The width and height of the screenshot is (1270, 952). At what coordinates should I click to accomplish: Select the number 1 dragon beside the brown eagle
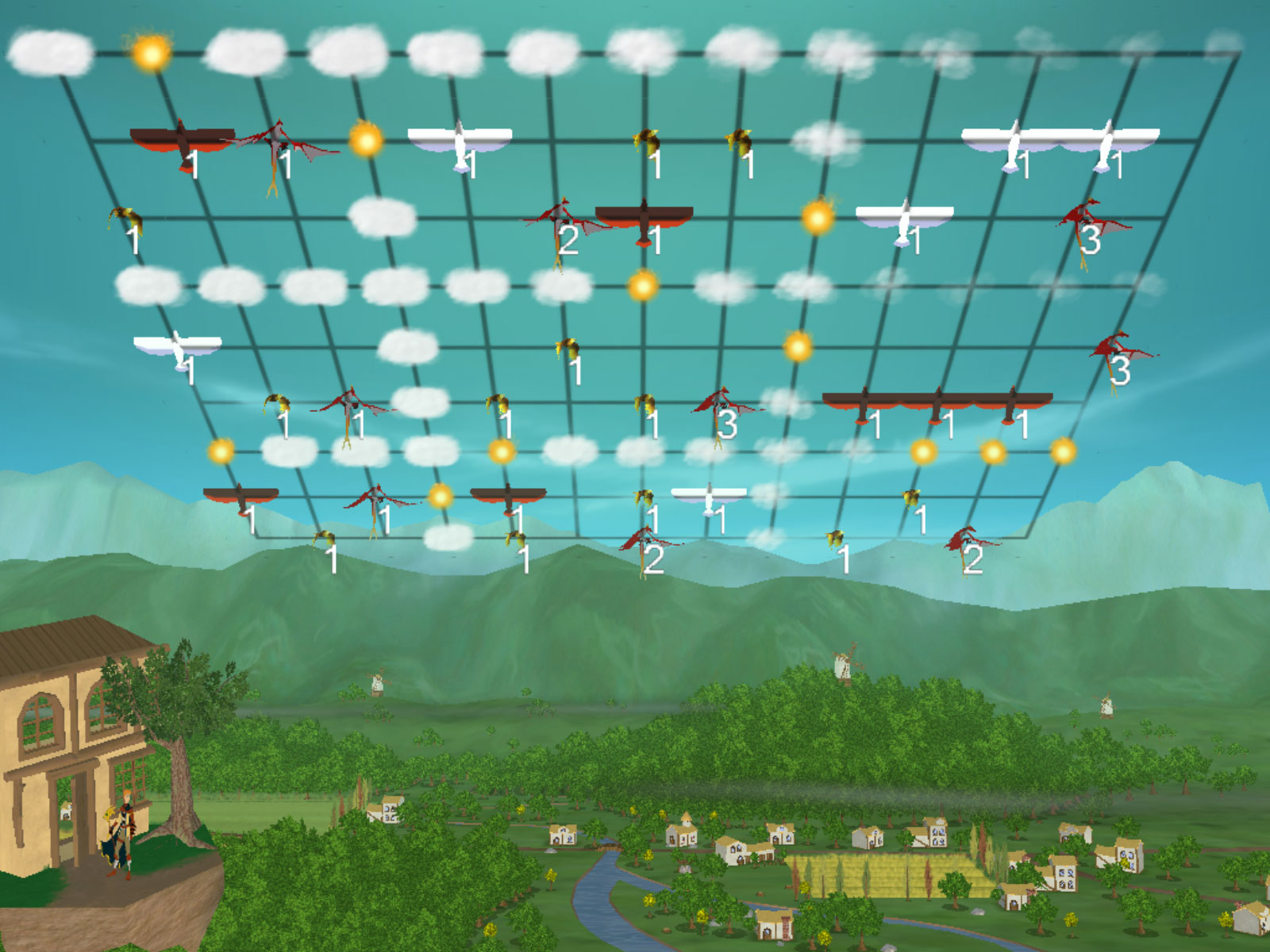pyautogui.click(x=277, y=148)
